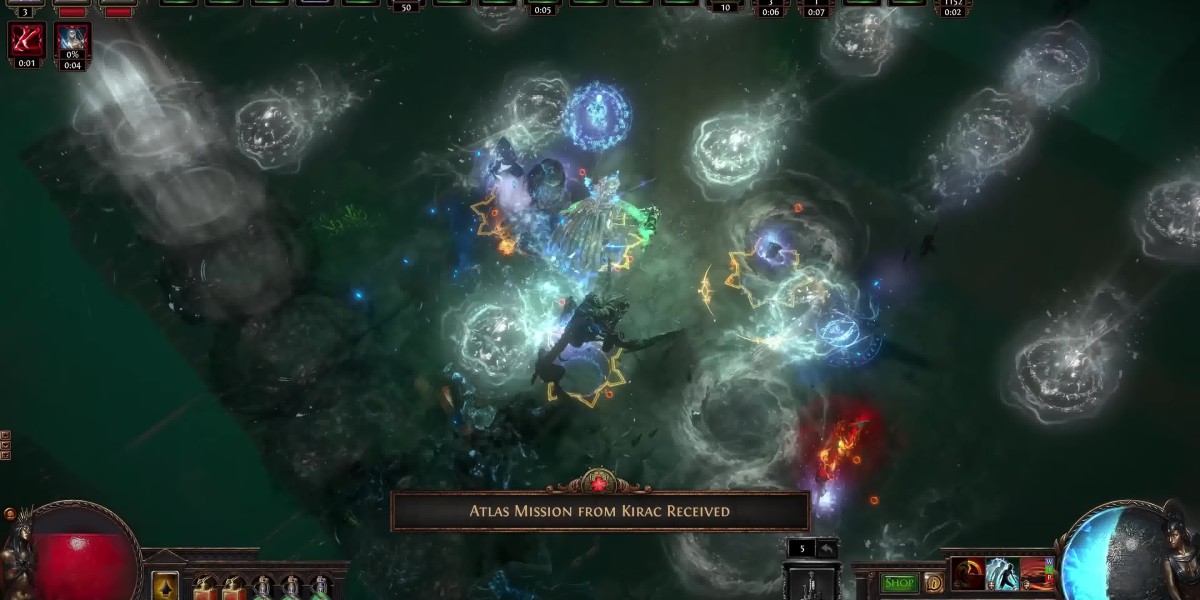The image size is (1200, 600).
Task: Click the grey return arrow button
Action: point(827,548)
